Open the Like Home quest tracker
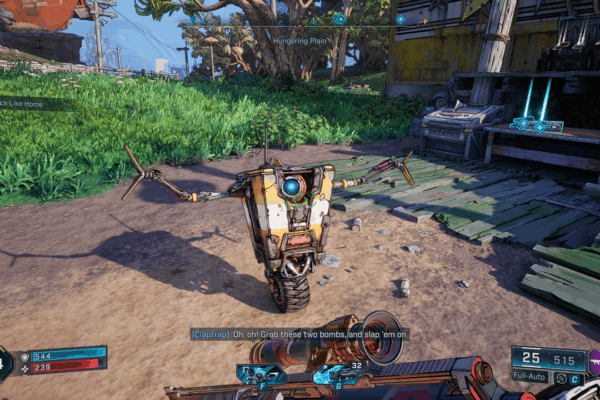This screenshot has height=400, width=600. pyautogui.click(x=36, y=104)
